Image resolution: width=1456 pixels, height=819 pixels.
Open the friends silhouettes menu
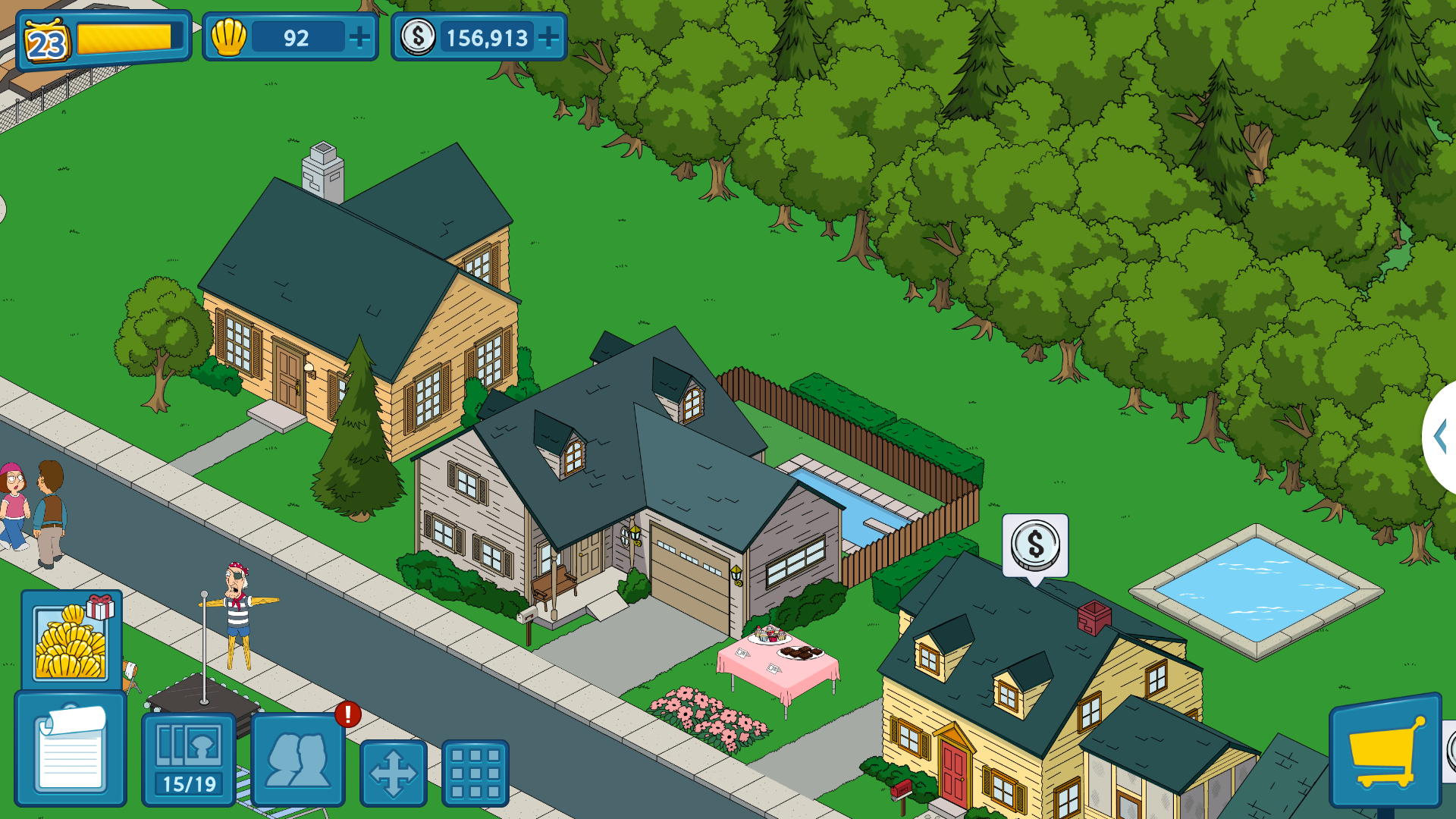298,759
